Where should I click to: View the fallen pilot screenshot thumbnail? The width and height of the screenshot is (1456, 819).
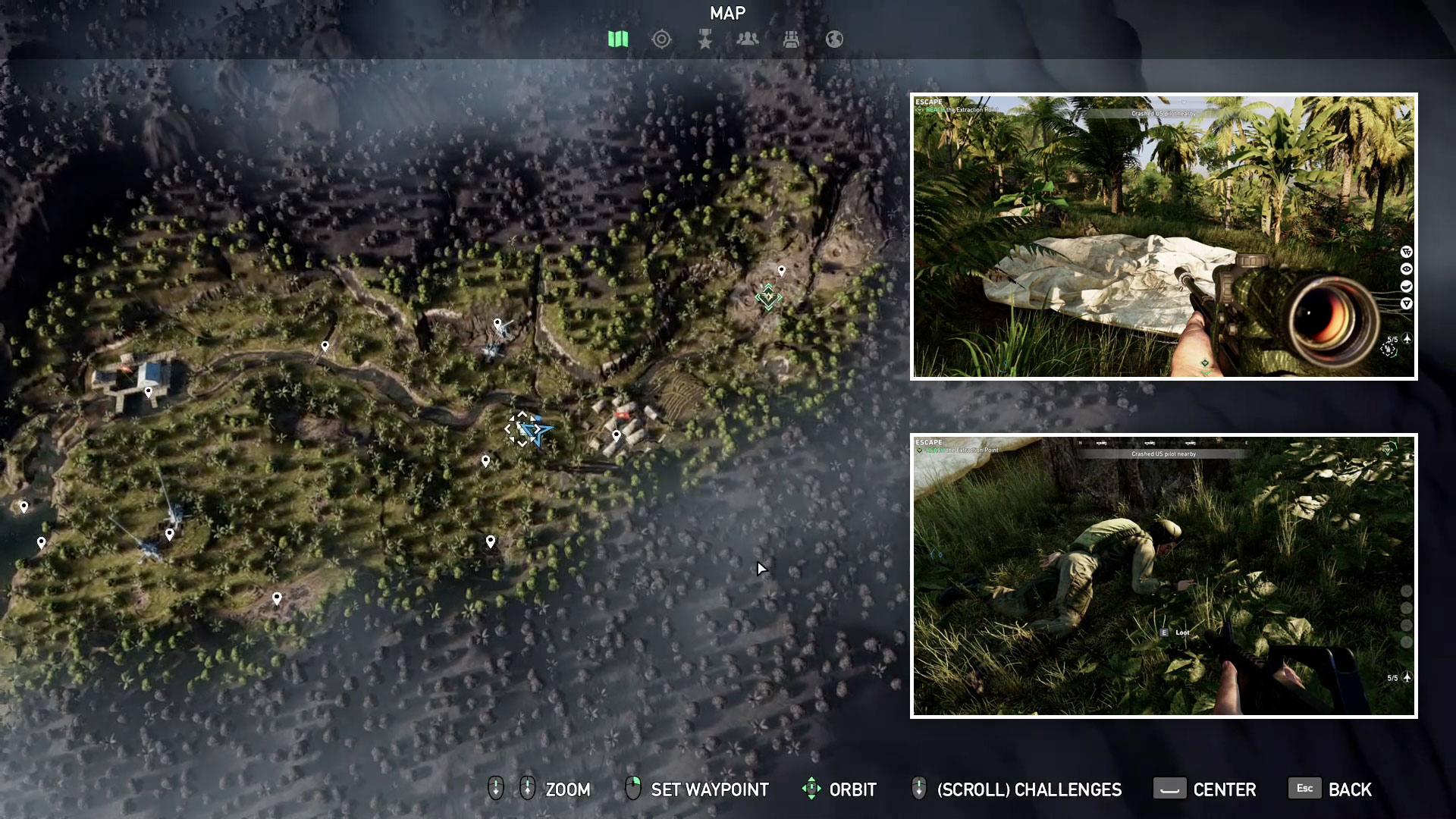click(x=1163, y=576)
